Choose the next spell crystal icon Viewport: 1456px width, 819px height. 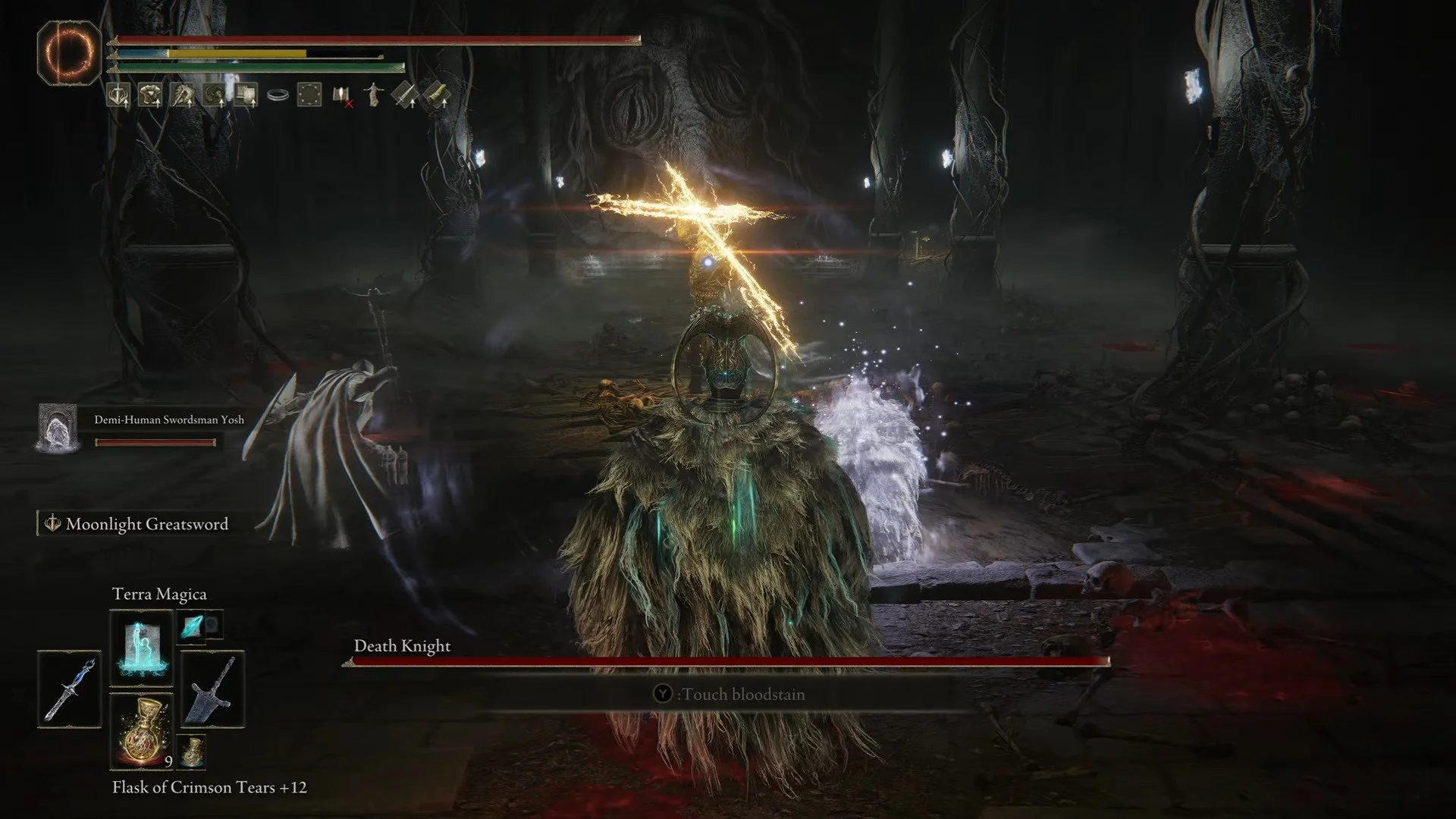click(190, 626)
